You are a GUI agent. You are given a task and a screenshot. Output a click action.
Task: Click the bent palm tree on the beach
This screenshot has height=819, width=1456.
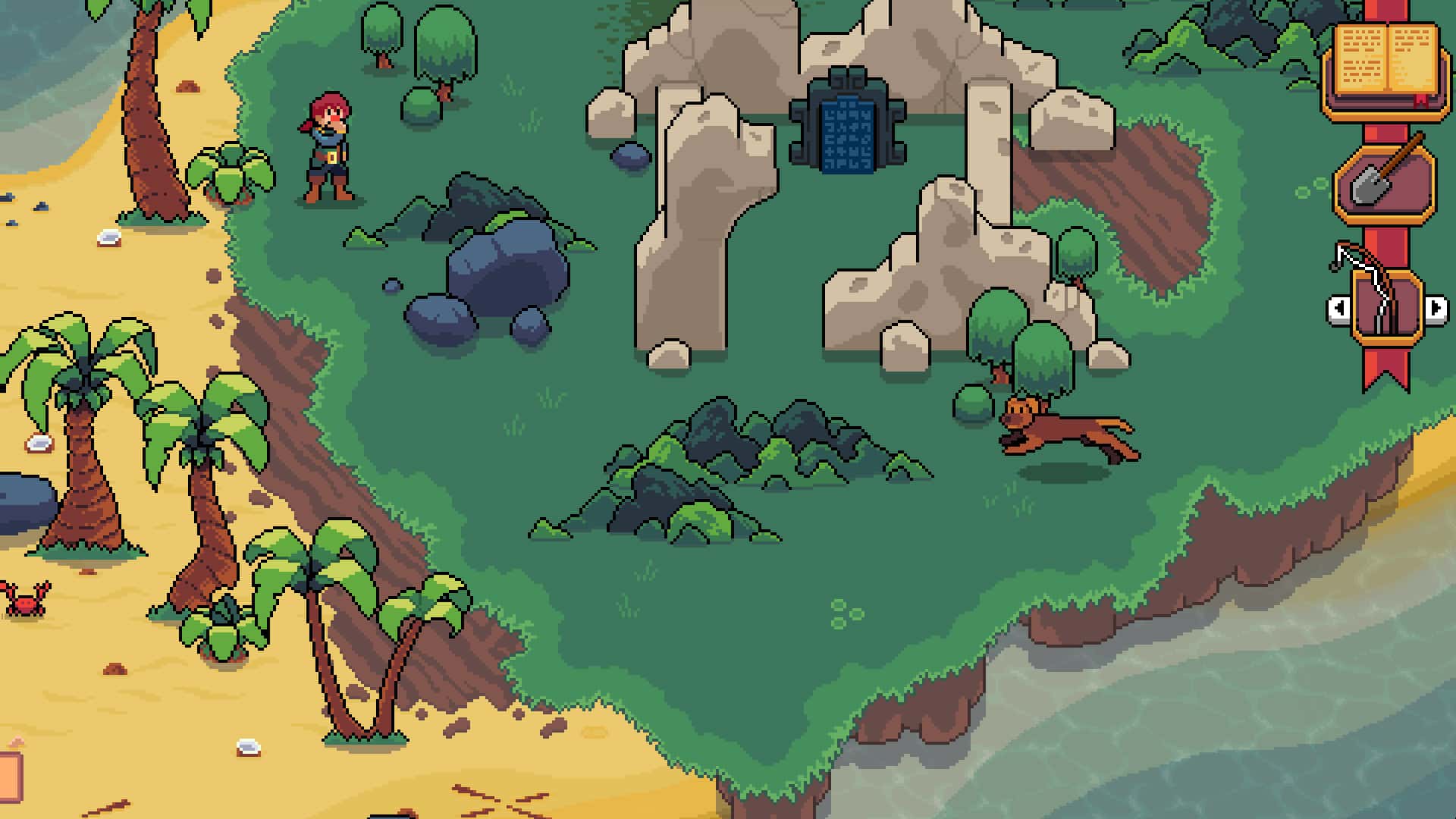pos(356,660)
